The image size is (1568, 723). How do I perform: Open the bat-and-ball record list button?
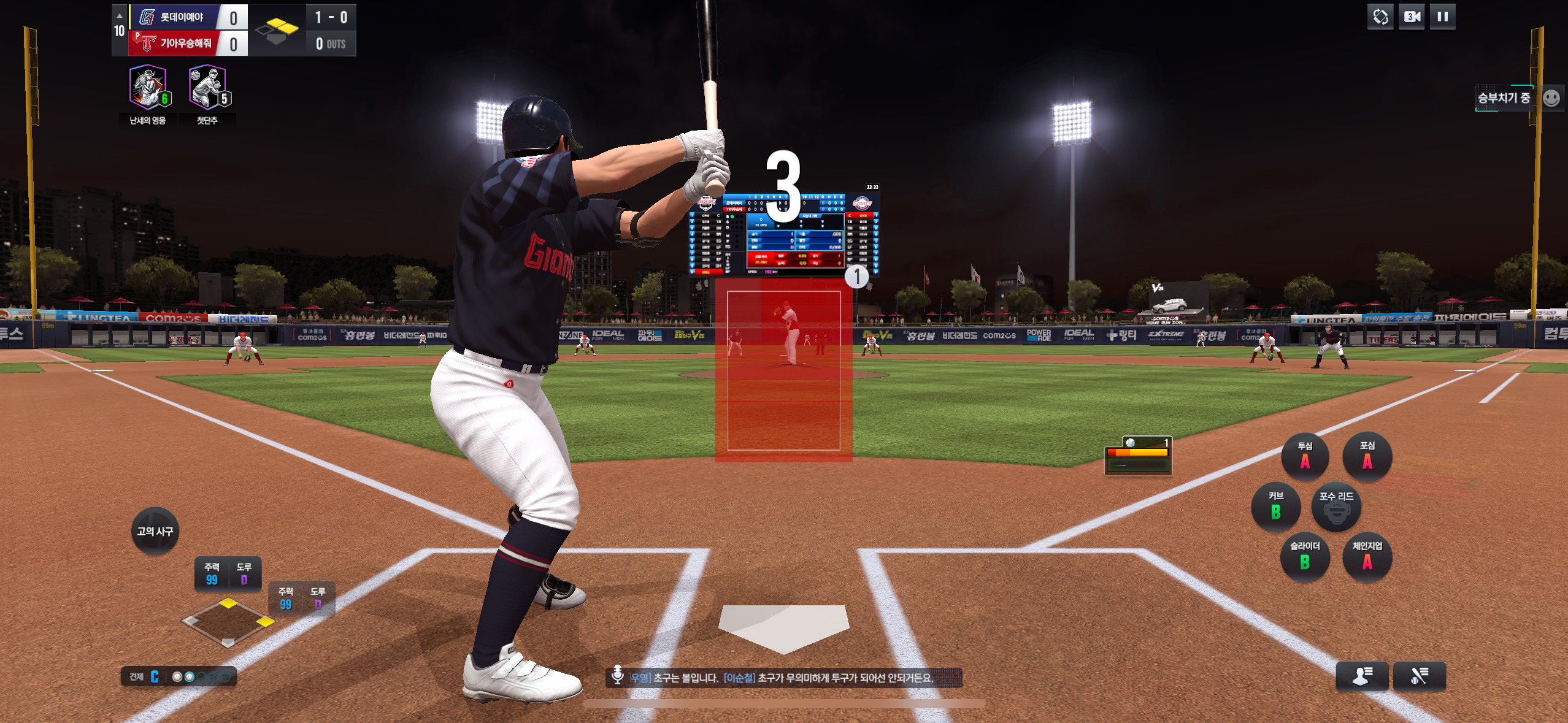(1419, 676)
